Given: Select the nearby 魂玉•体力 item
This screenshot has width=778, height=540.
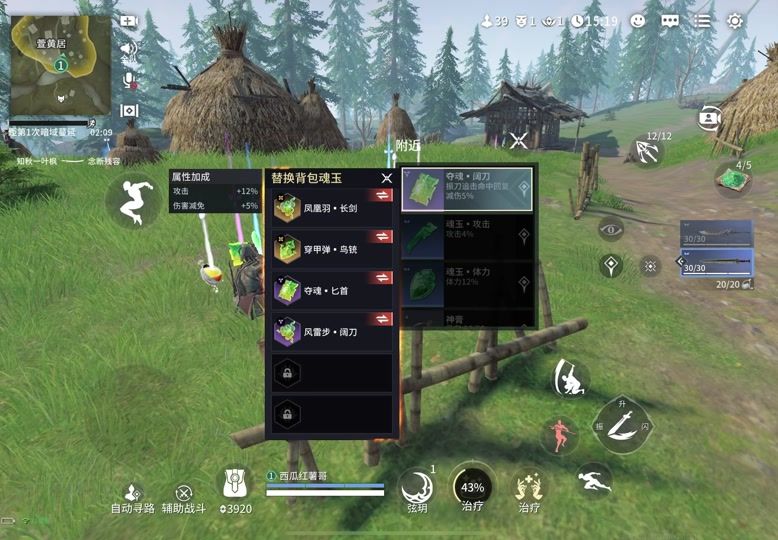Looking at the screenshot, I should tap(467, 282).
